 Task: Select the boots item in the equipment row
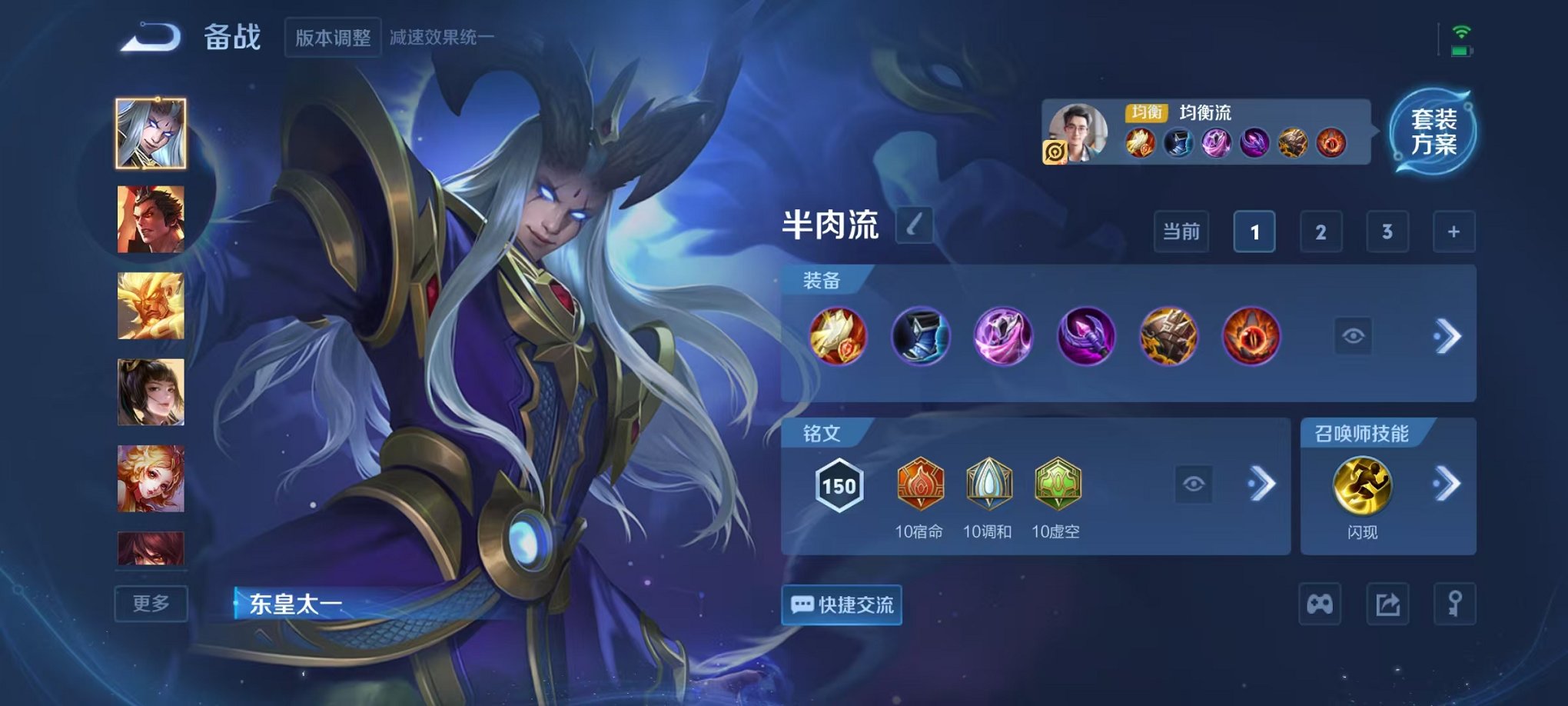(x=921, y=335)
